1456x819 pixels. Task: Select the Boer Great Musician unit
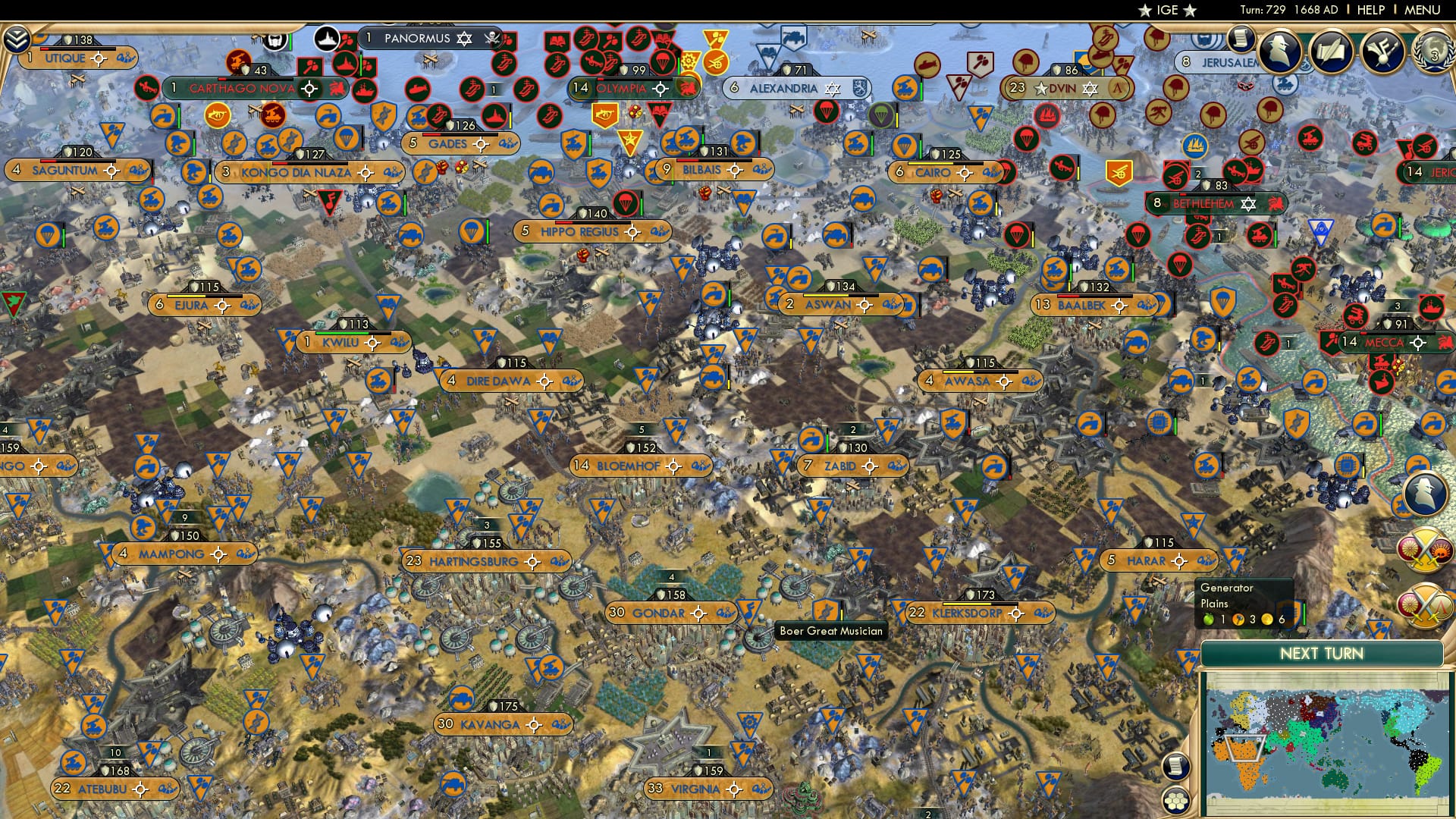click(825, 609)
